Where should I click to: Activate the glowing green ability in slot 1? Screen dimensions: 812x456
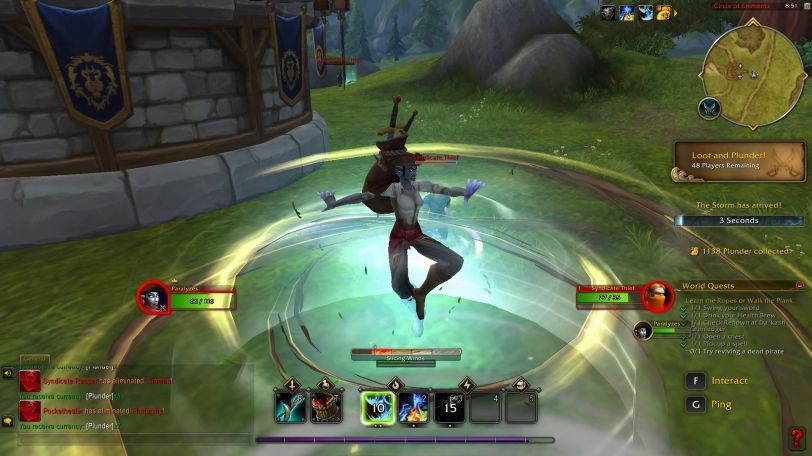pos(378,406)
